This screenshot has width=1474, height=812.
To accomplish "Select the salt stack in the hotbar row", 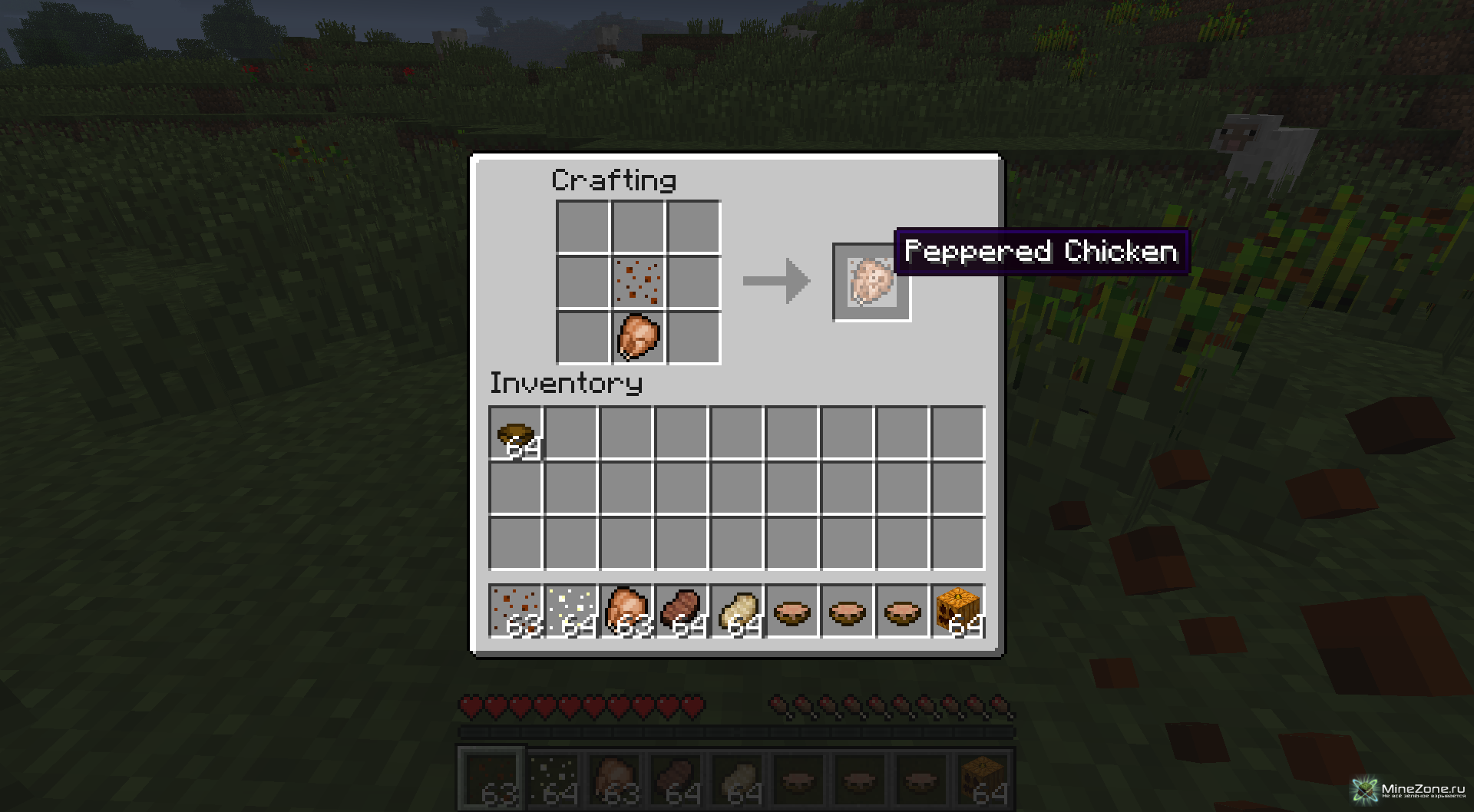I will 572,612.
